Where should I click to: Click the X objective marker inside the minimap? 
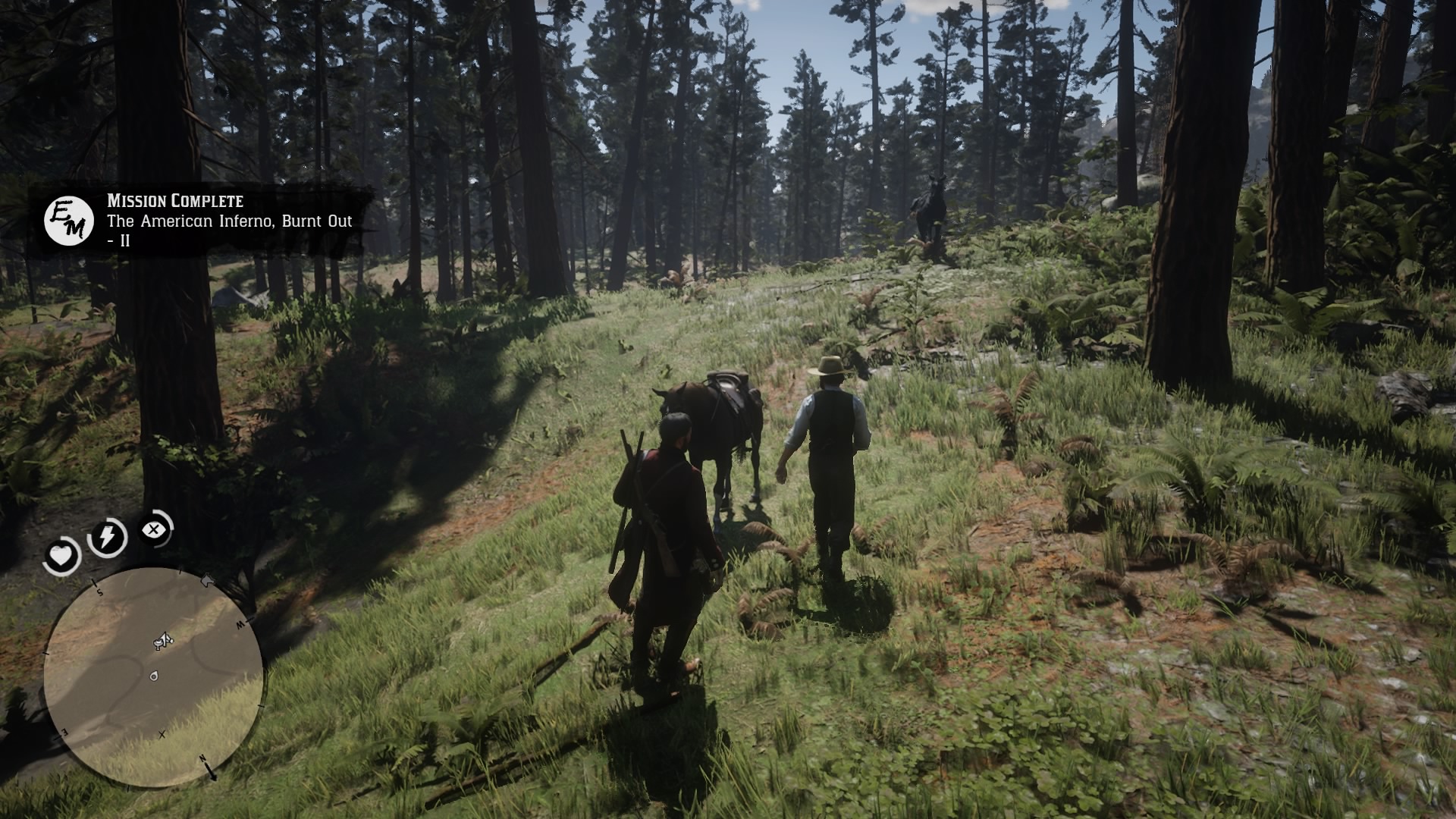[162, 735]
